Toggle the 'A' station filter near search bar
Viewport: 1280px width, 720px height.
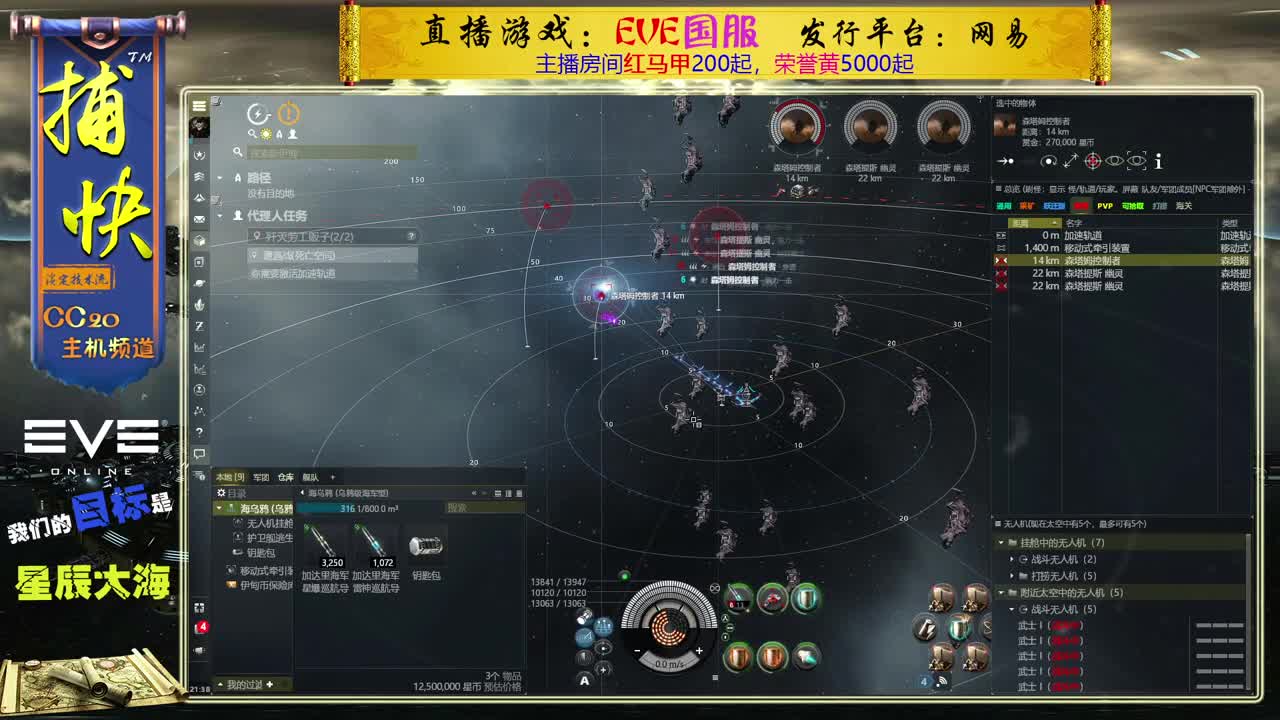pos(278,134)
